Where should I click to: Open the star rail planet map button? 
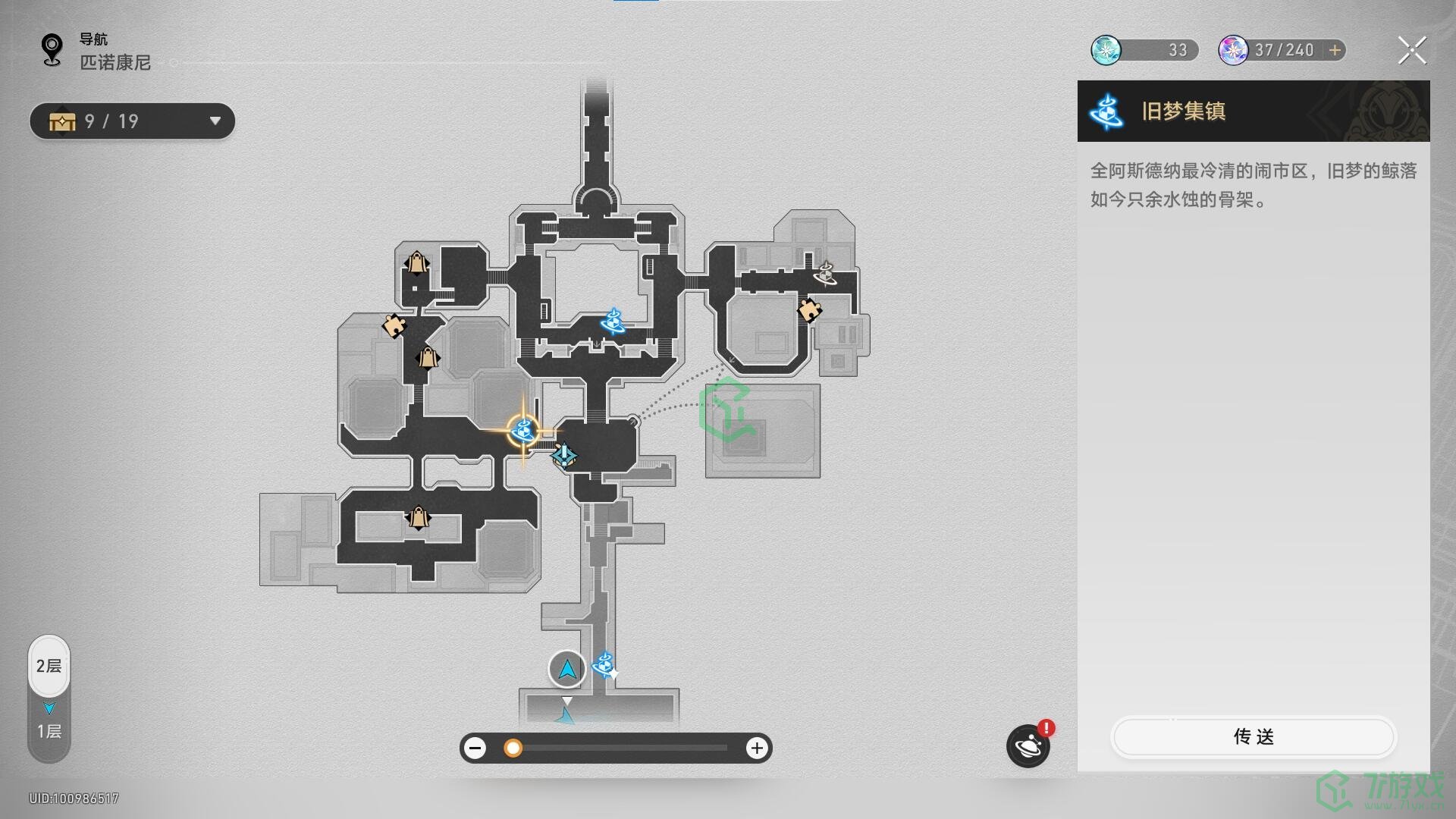[x=1028, y=746]
